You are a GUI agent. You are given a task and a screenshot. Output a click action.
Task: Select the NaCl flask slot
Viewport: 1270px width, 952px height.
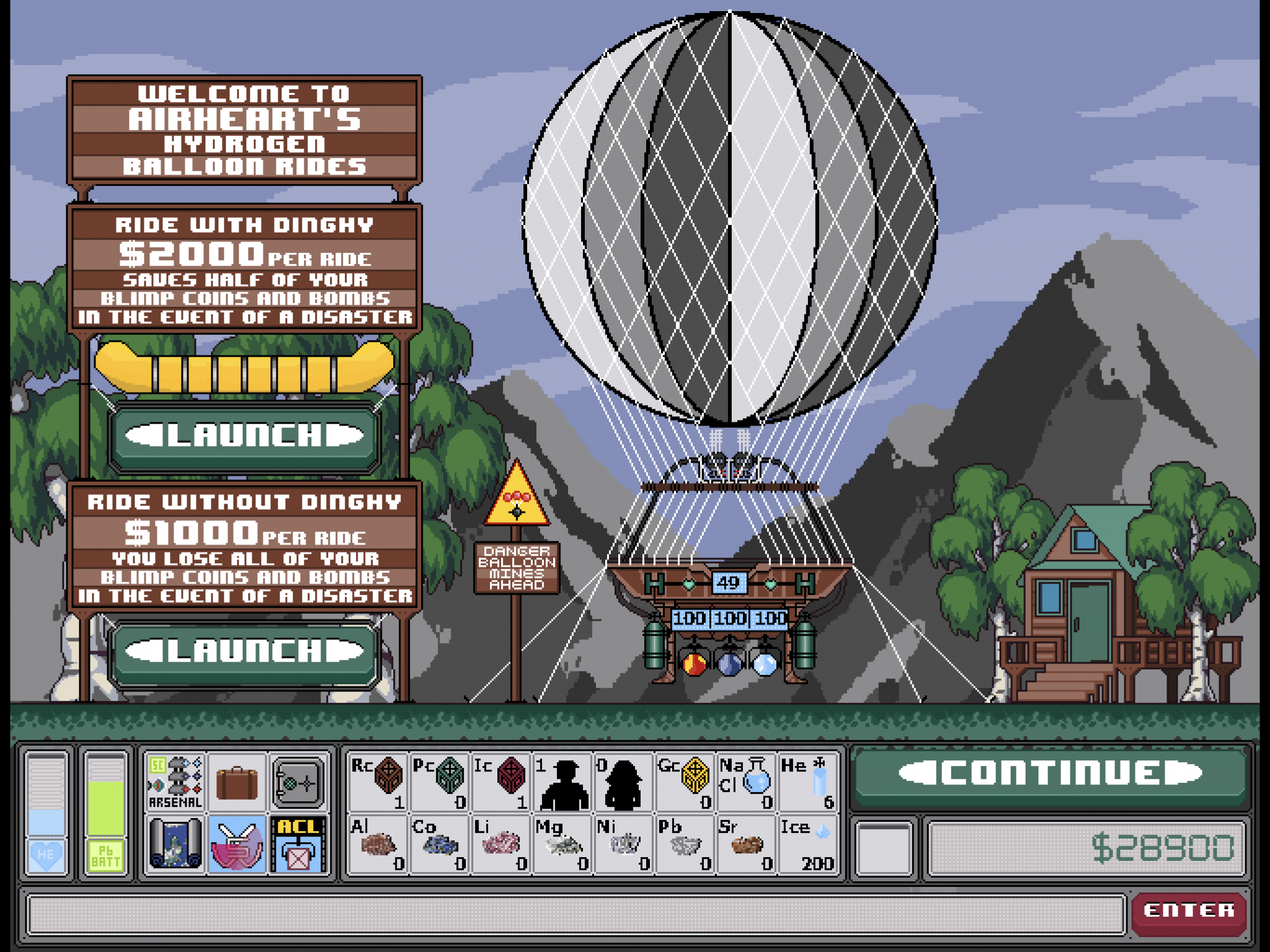(746, 780)
